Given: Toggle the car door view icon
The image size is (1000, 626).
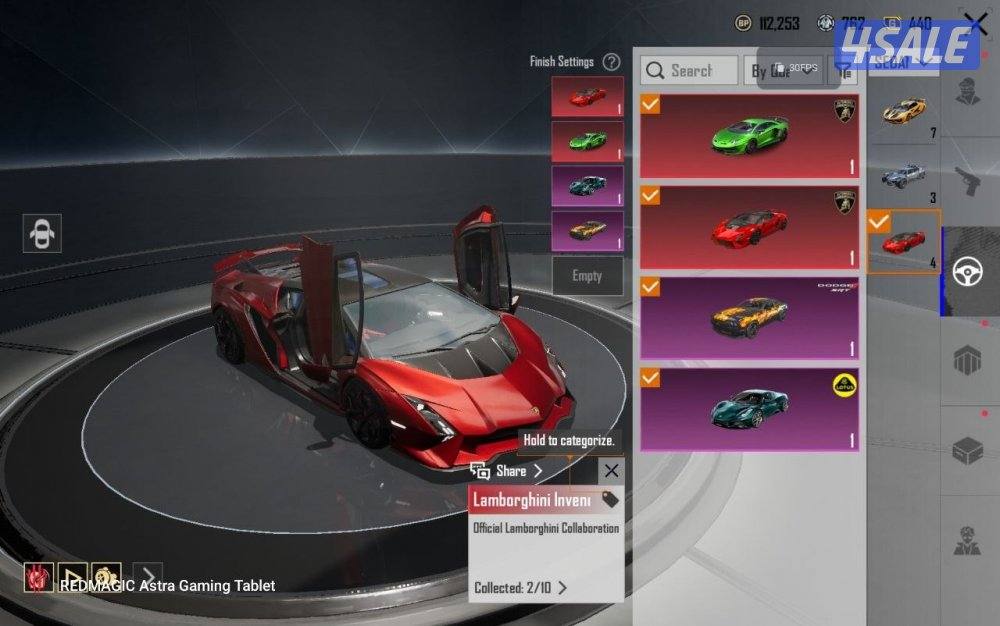Looking at the screenshot, I should [x=42, y=233].
